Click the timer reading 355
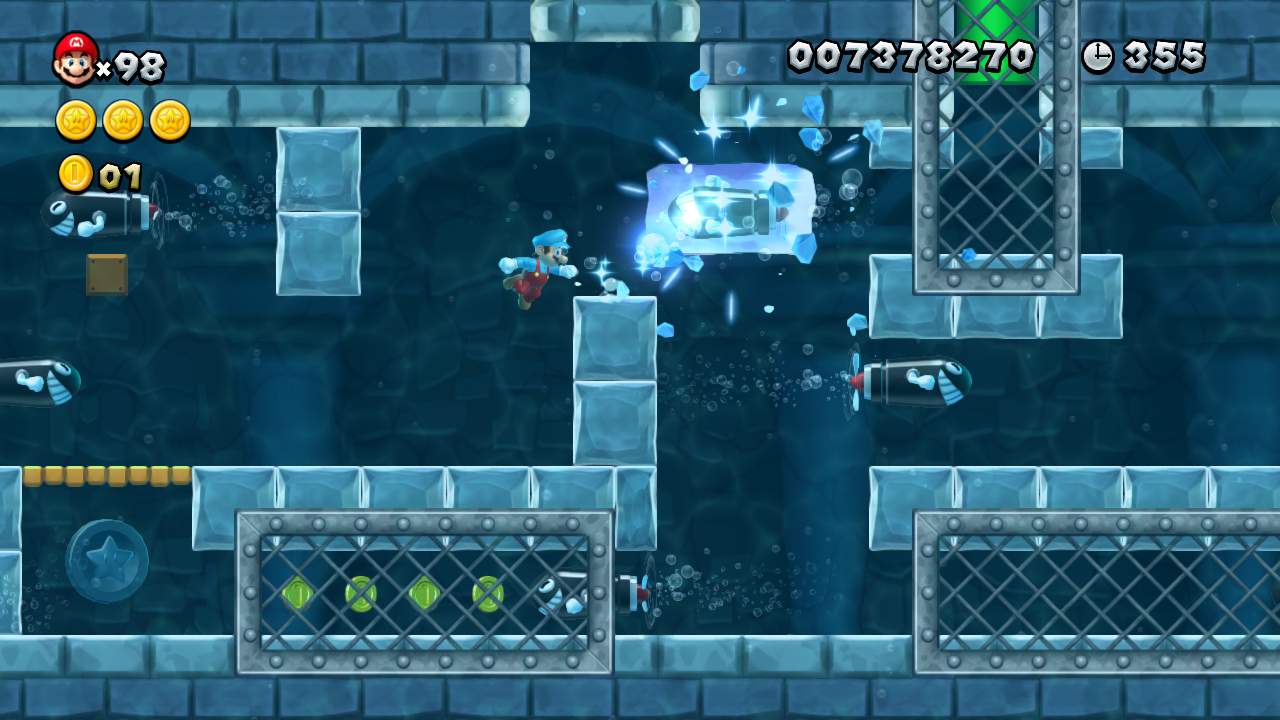1280x720 pixels. [1165, 57]
